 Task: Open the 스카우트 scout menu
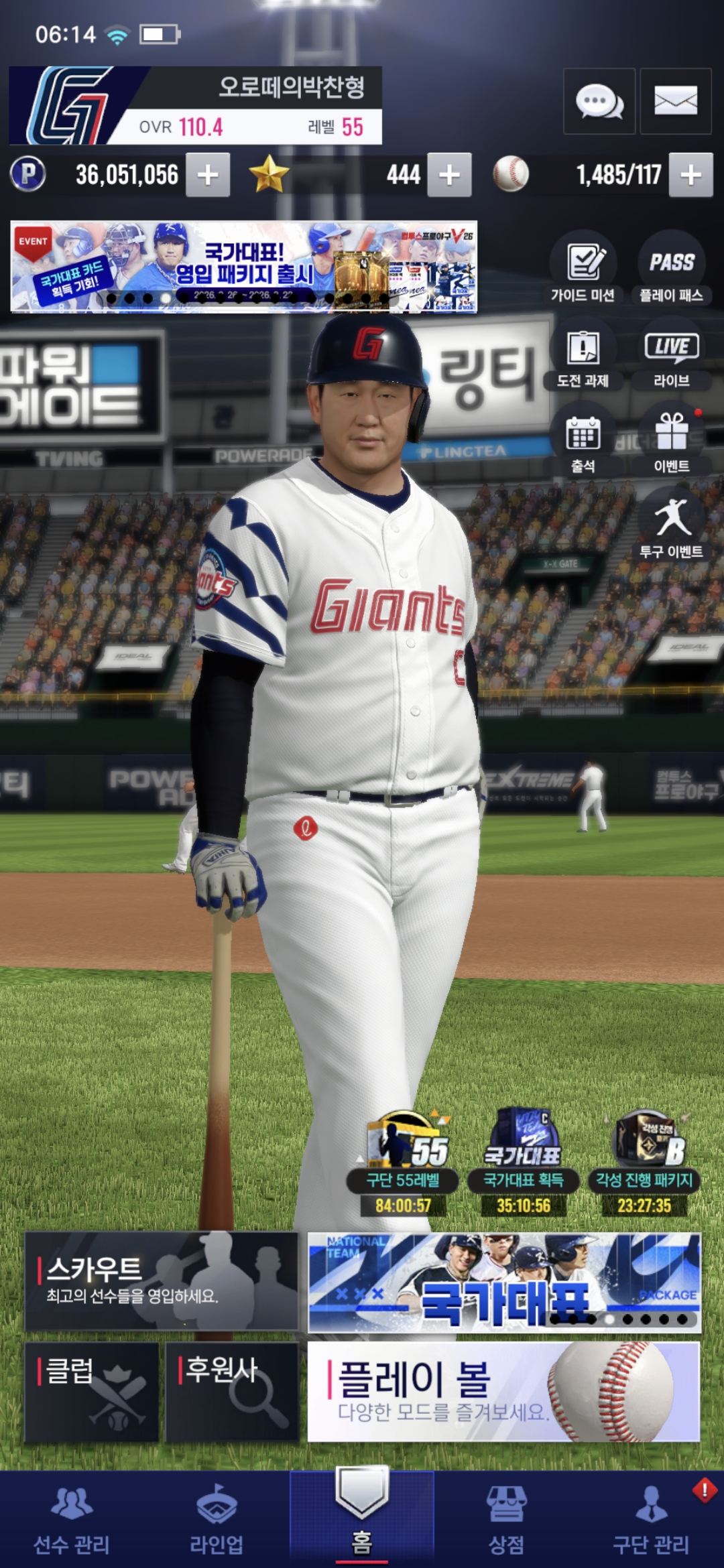point(162,1281)
